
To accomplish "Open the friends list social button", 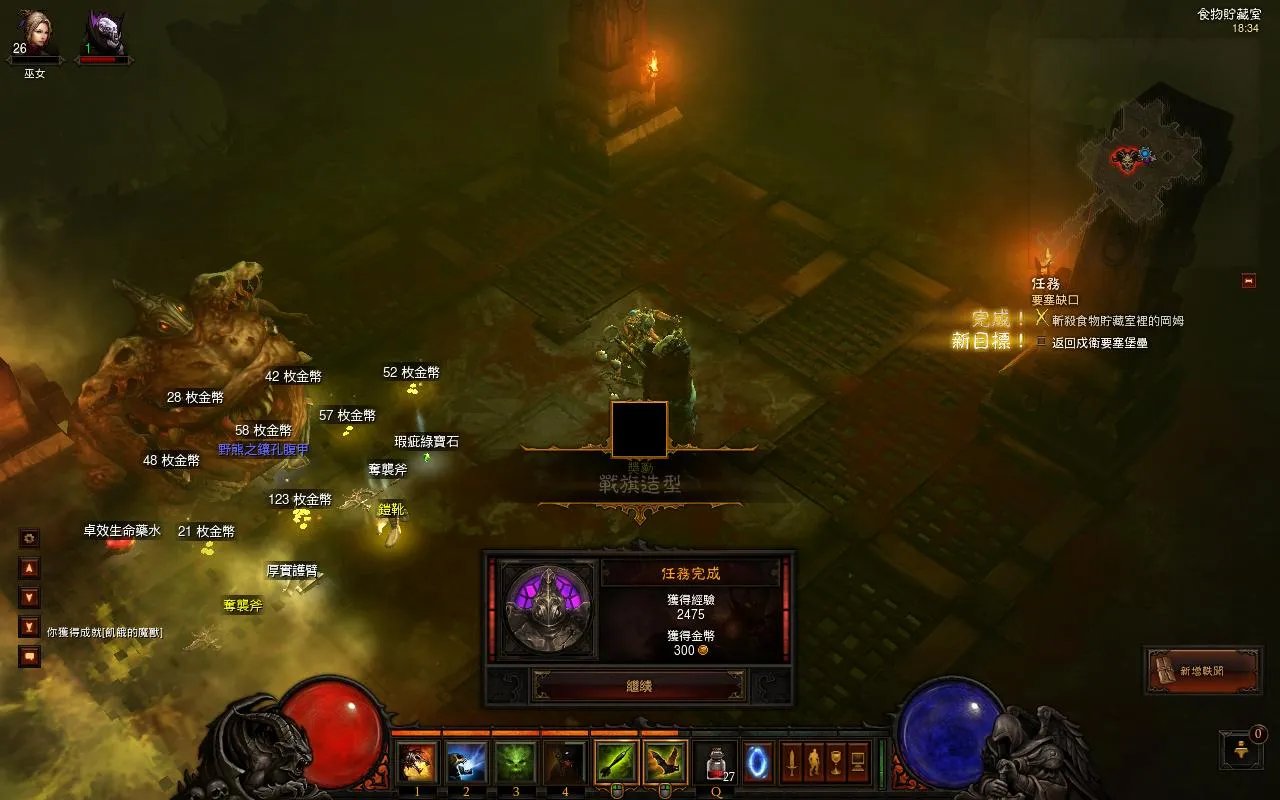I will click(1242, 749).
